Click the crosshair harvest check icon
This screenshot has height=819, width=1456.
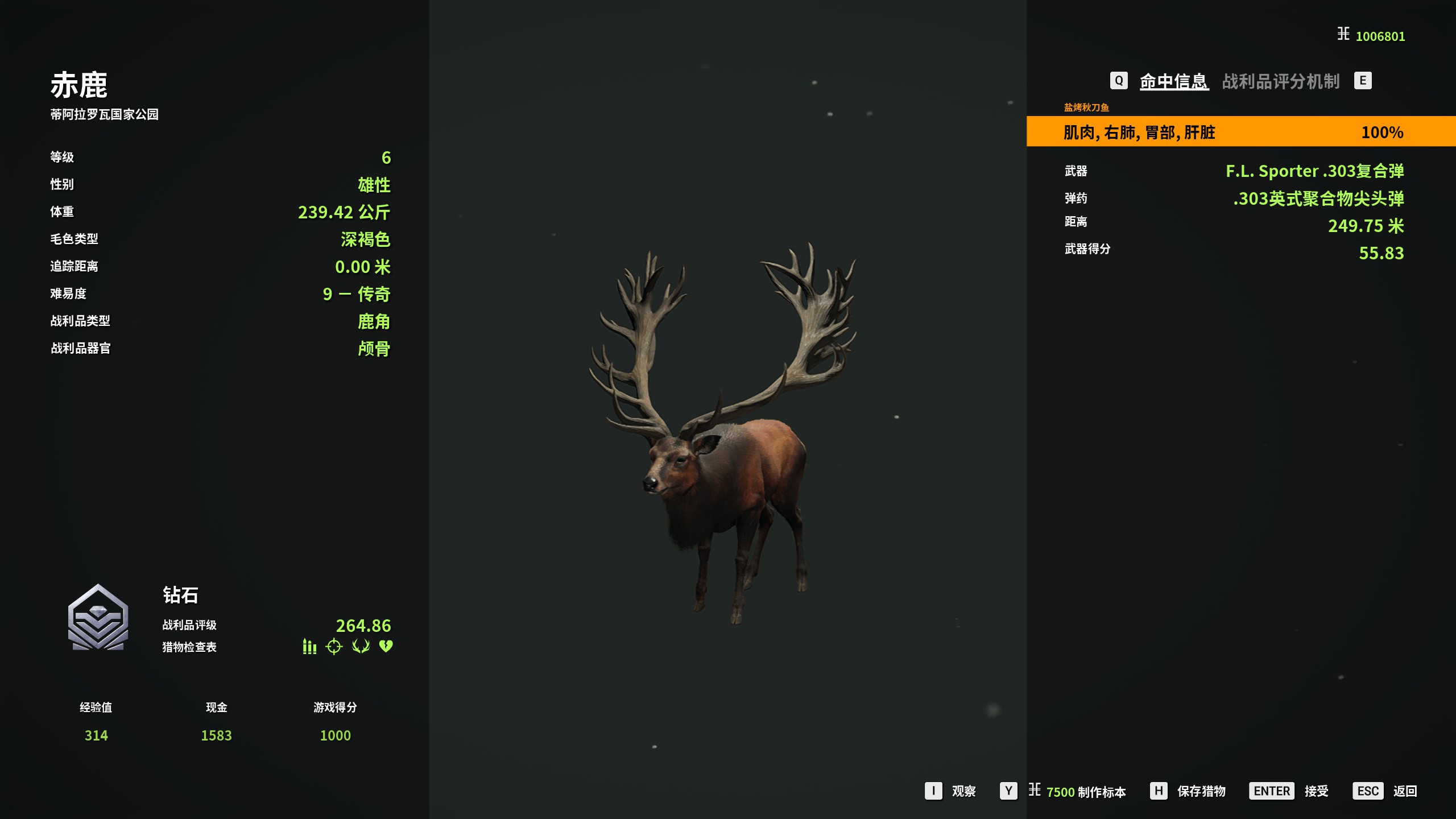point(334,647)
